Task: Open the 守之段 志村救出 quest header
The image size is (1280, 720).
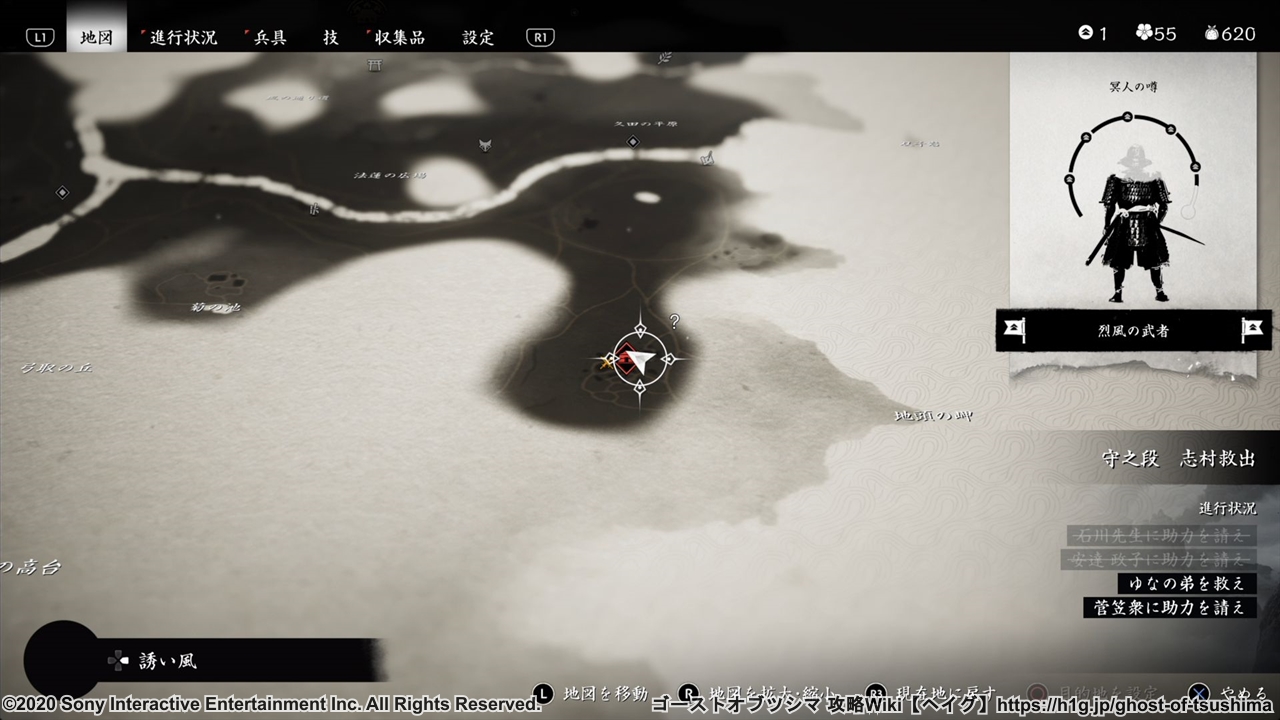Action: click(x=1178, y=458)
